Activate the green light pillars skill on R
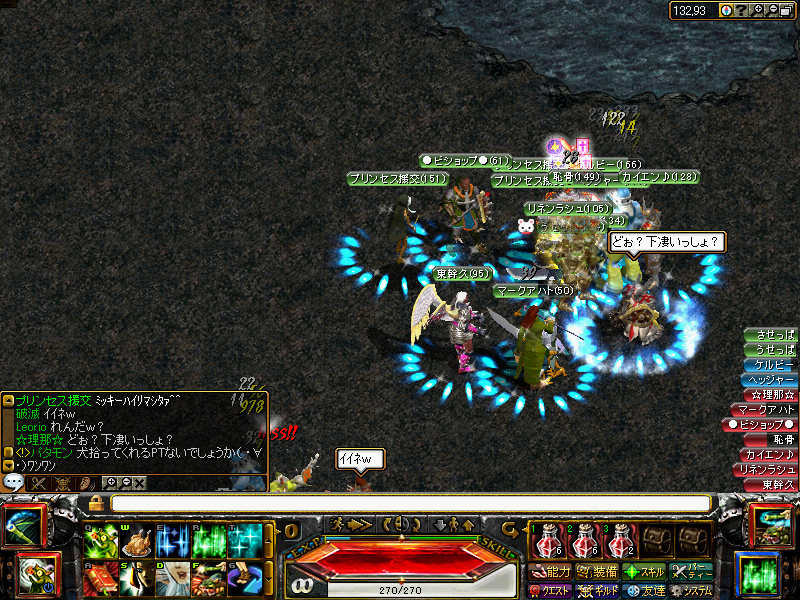 click(x=208, y=541)
